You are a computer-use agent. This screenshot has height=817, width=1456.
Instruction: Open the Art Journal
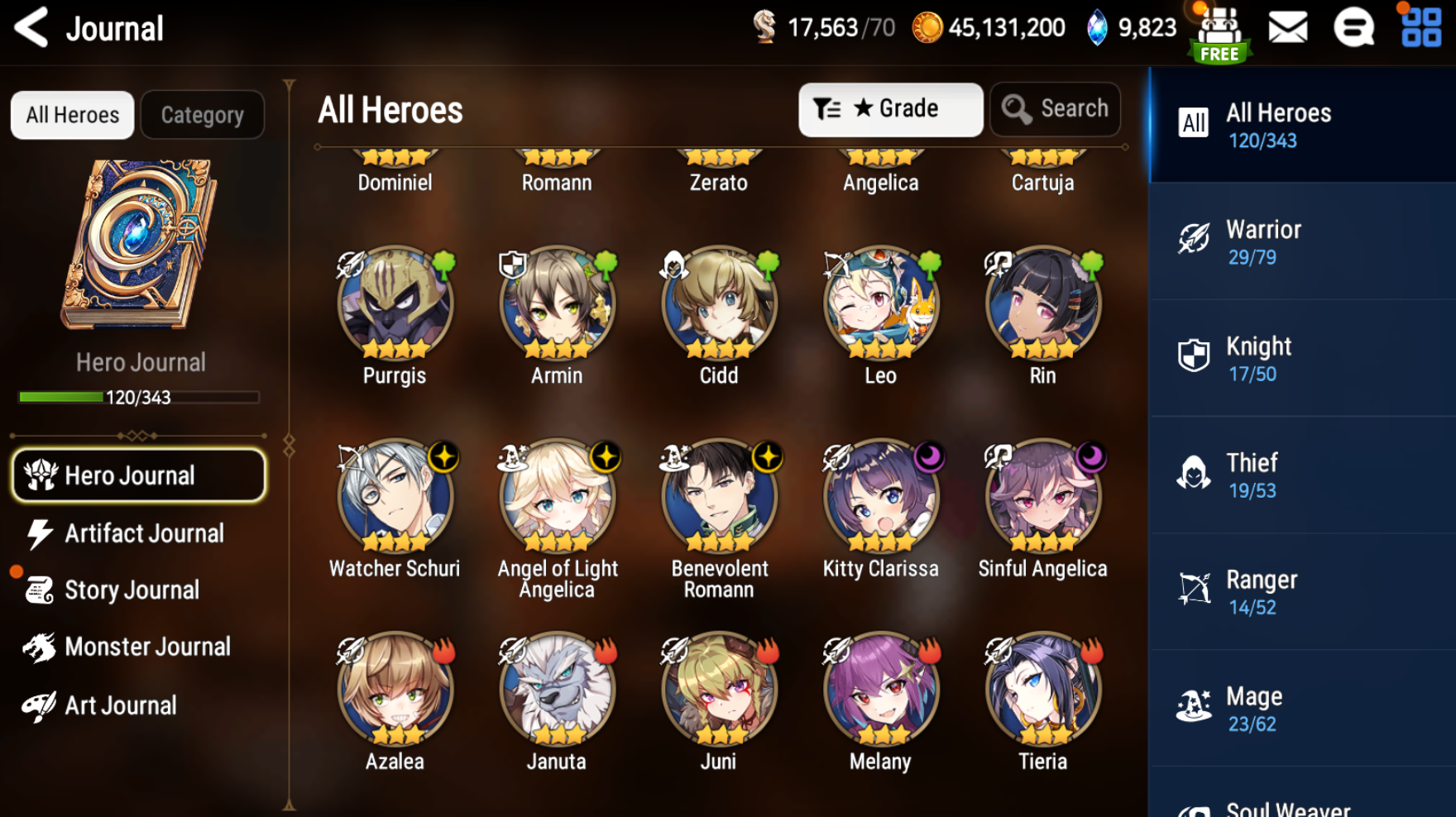tap(120, 705)
